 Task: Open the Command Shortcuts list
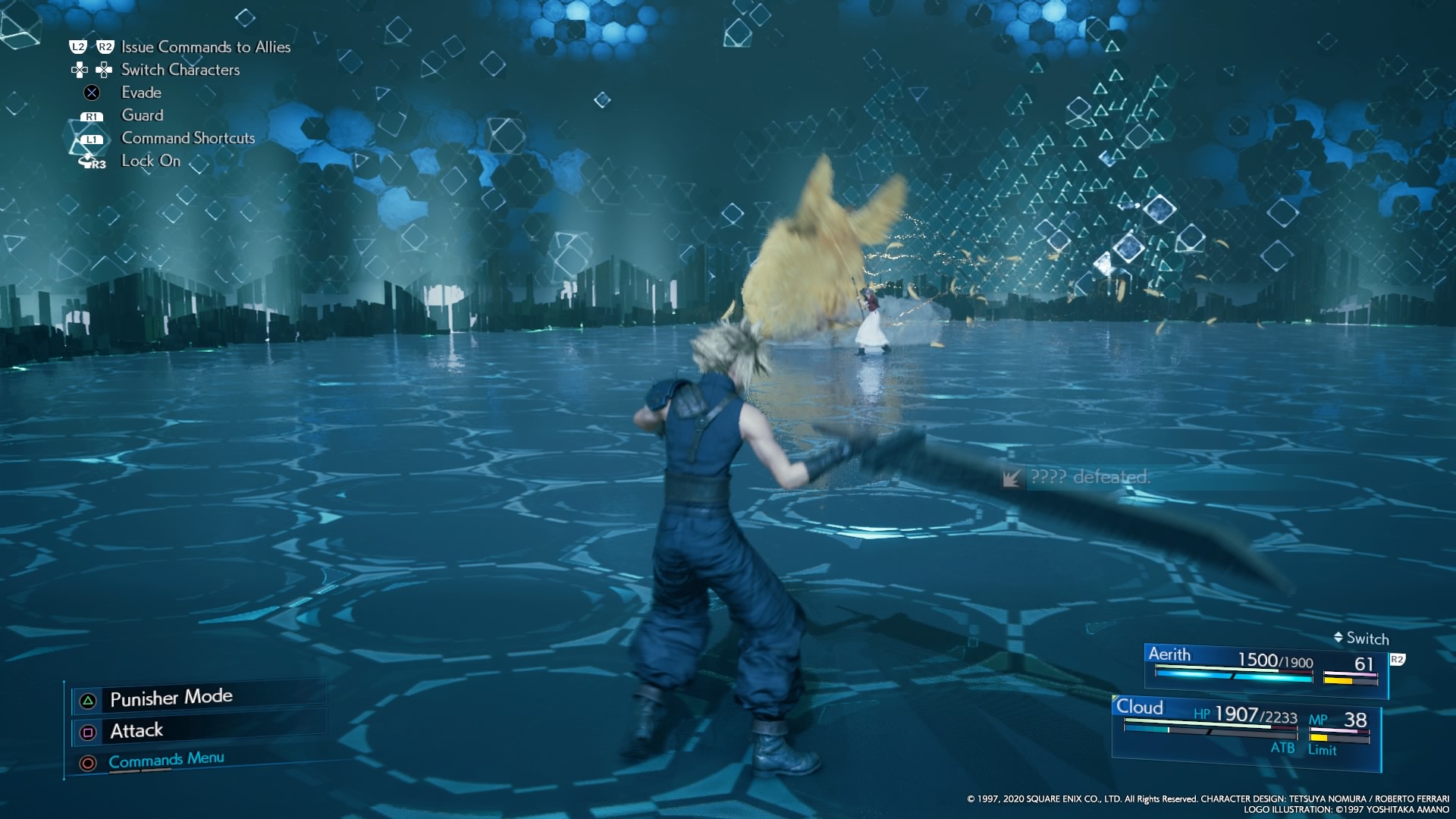click(187, 138)
